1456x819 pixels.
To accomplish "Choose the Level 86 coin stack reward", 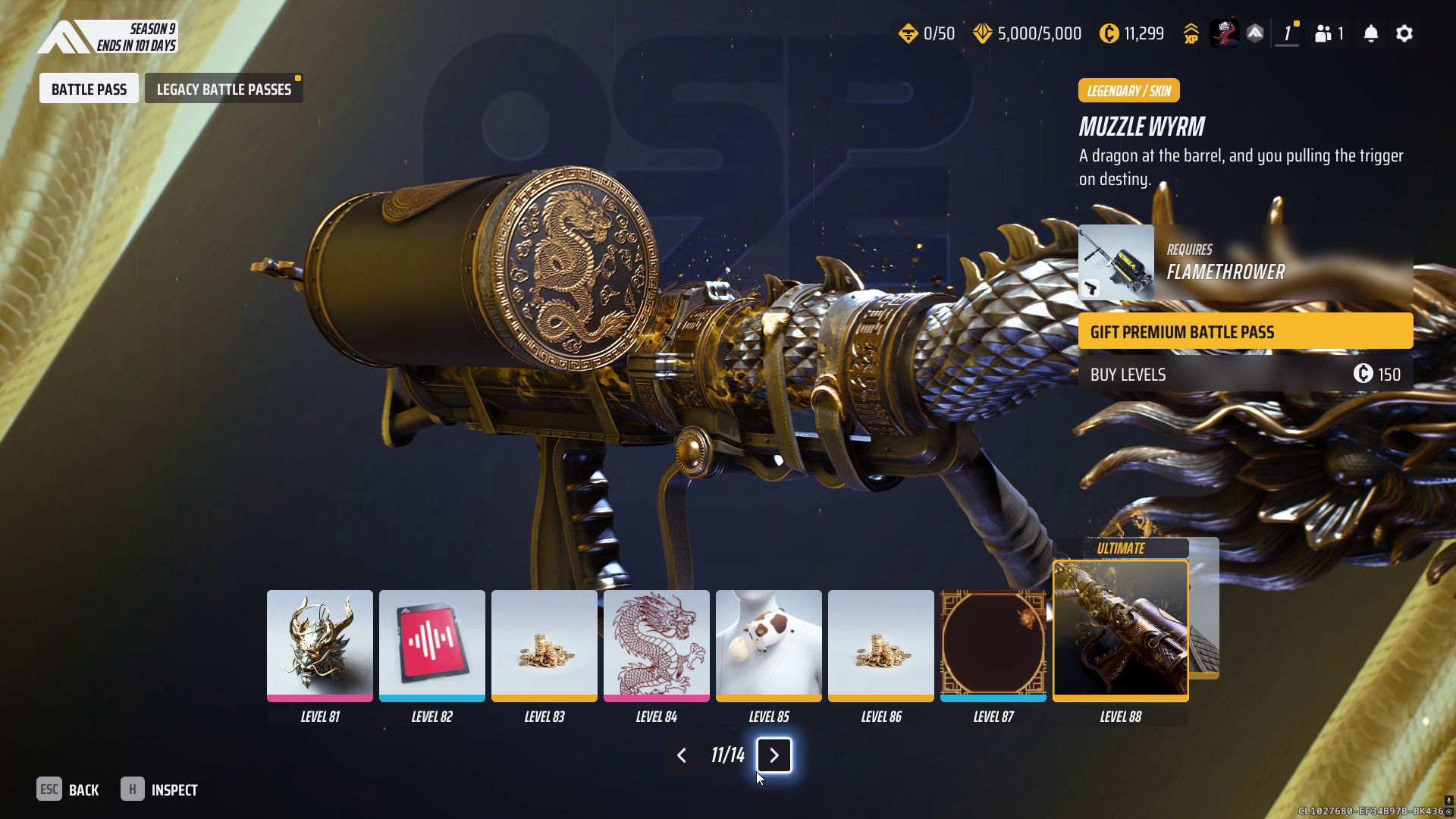I will pyautogui.click(x=880, y=645).
